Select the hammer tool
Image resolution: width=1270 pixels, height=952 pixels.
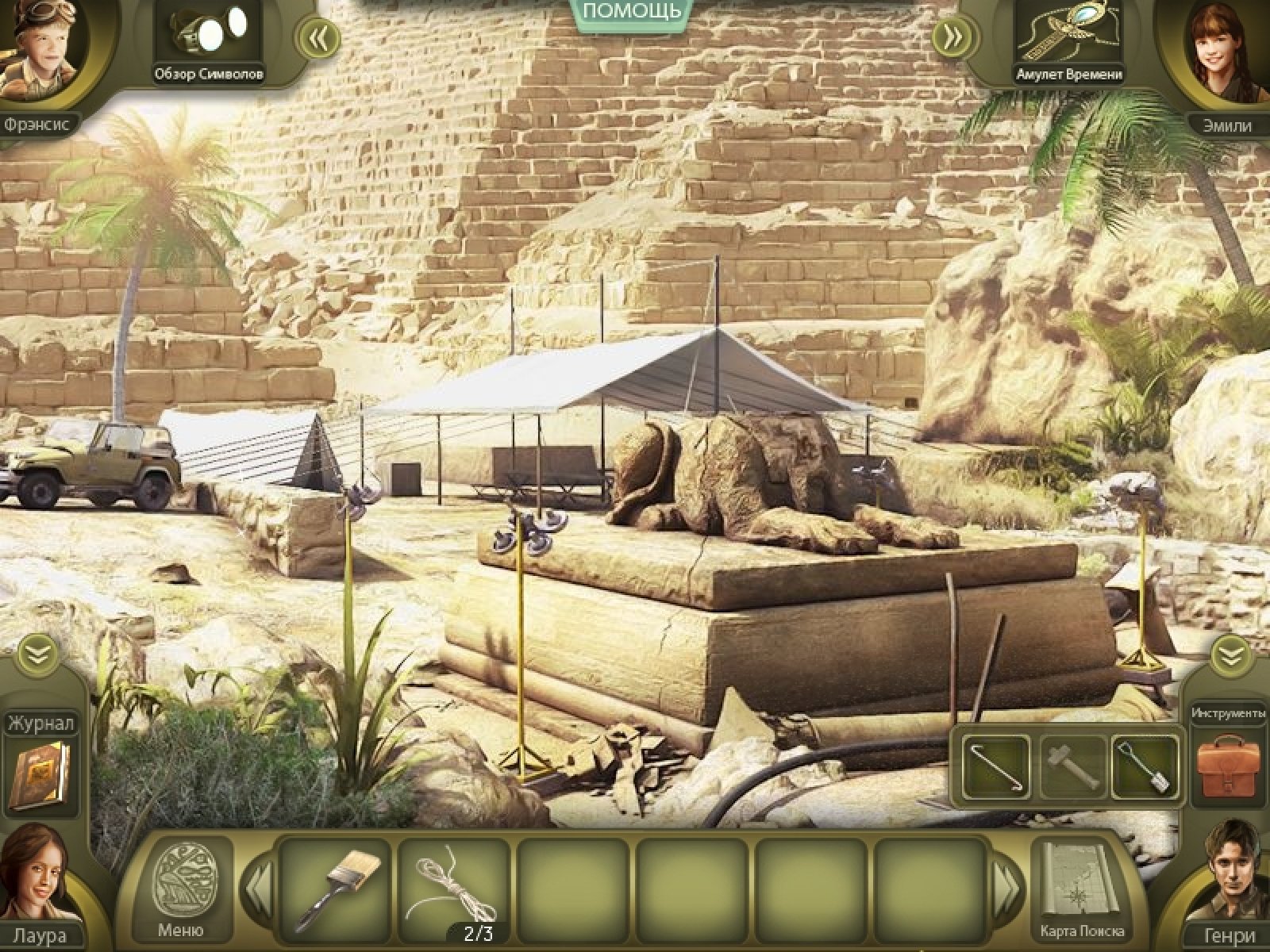[x=1071, y=766]
